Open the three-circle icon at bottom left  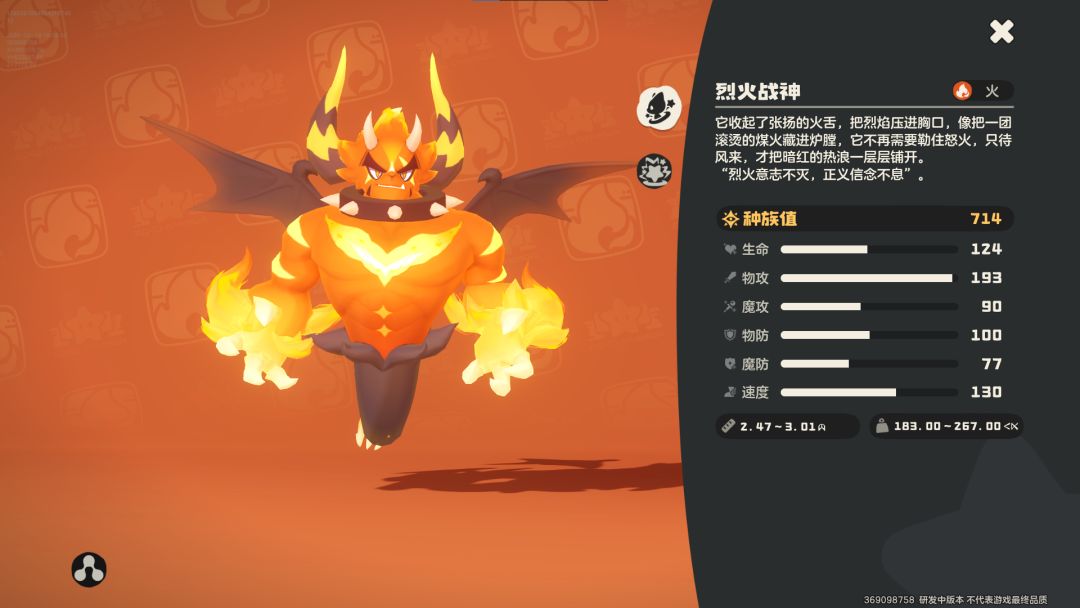click(x=89, y=569)
